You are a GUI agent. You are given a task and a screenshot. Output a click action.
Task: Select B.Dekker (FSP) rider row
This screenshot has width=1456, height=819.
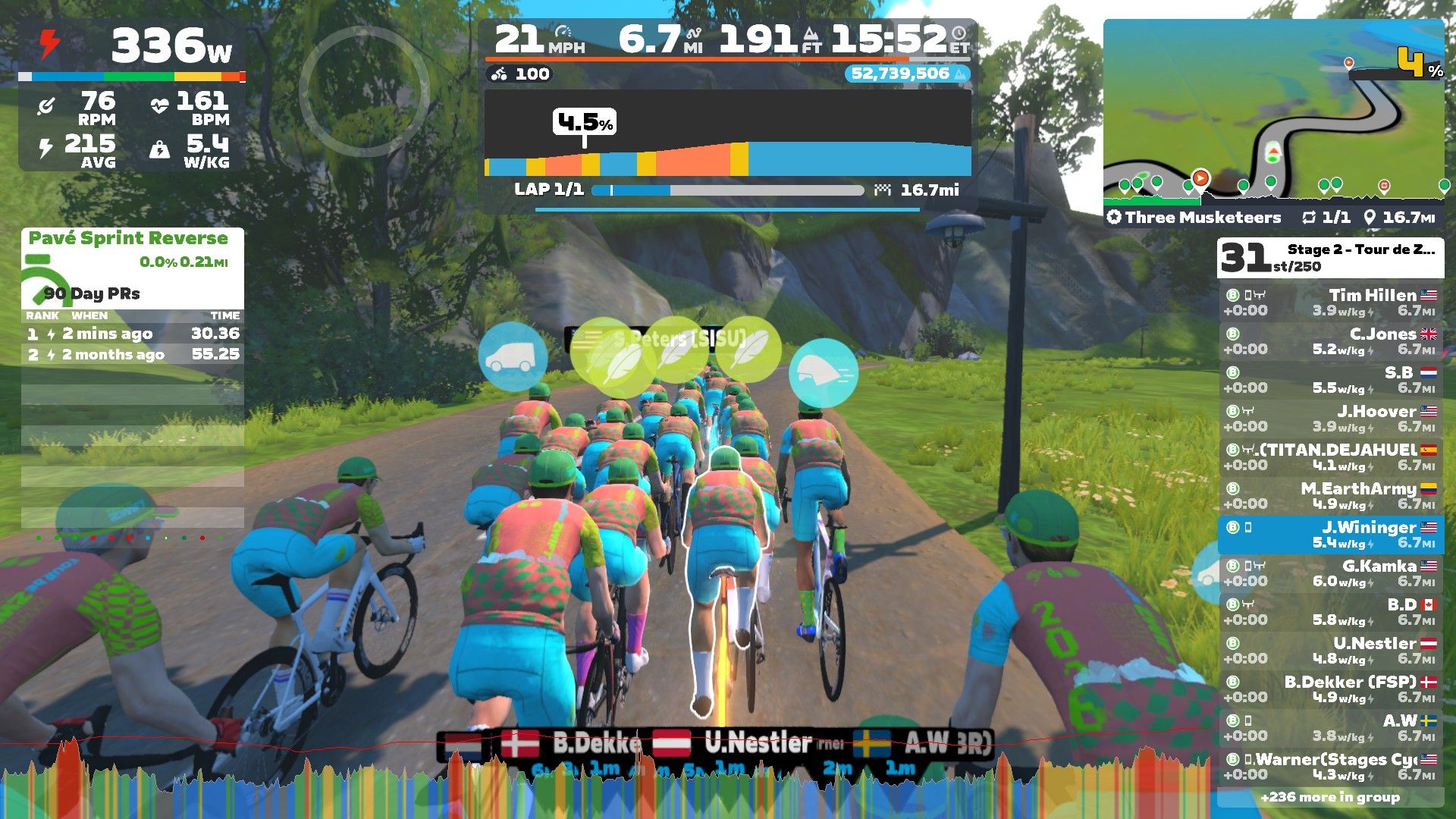1331,689
